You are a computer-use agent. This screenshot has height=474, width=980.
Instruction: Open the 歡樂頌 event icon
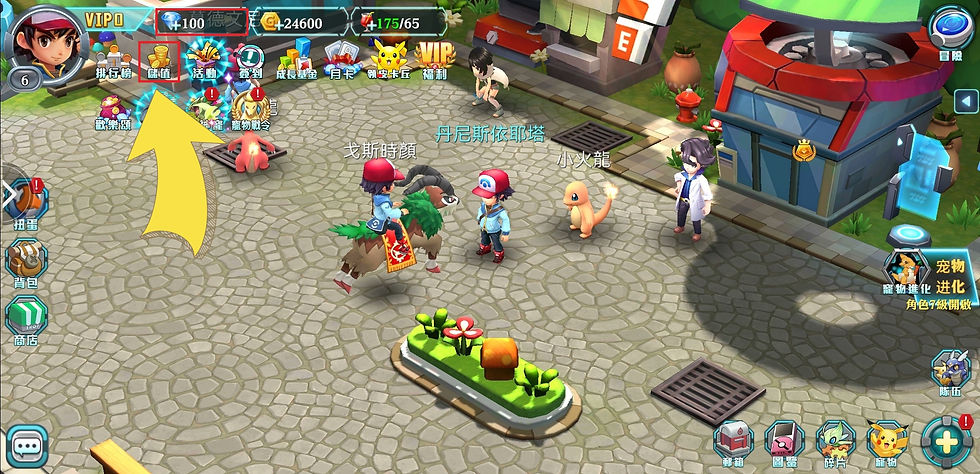(x=113, y=112)
